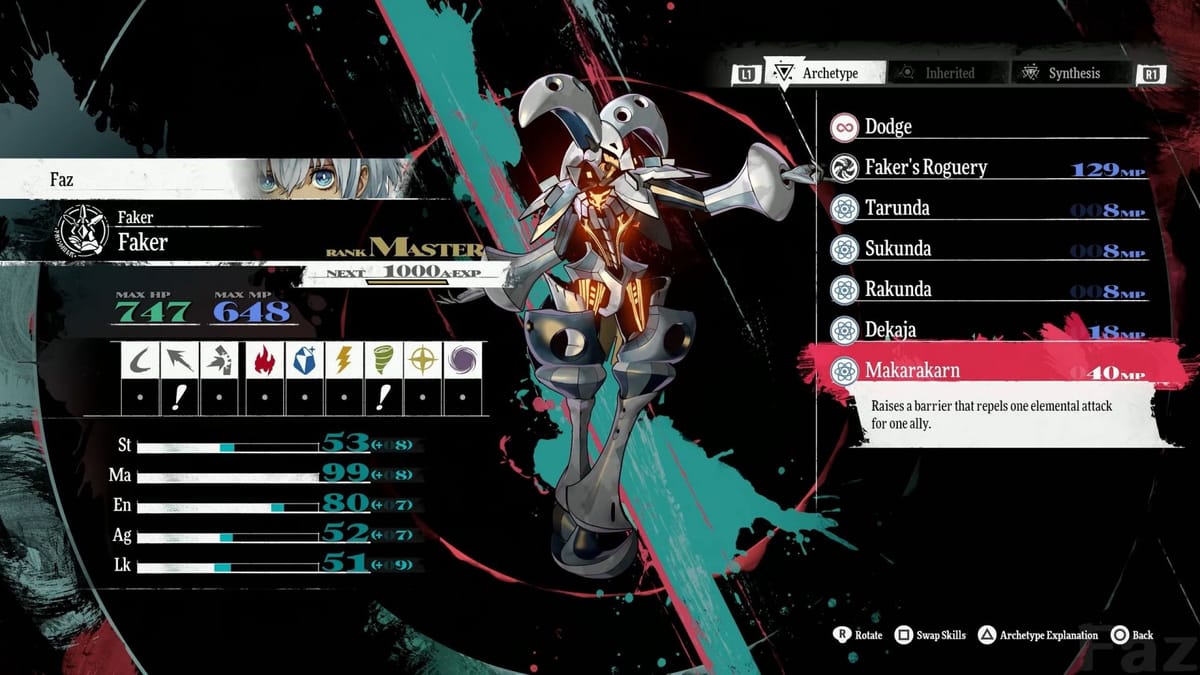This screenshot has width=1200, height=675.
Task: Open the Inherited skills tab
Action: coord(938,73)
